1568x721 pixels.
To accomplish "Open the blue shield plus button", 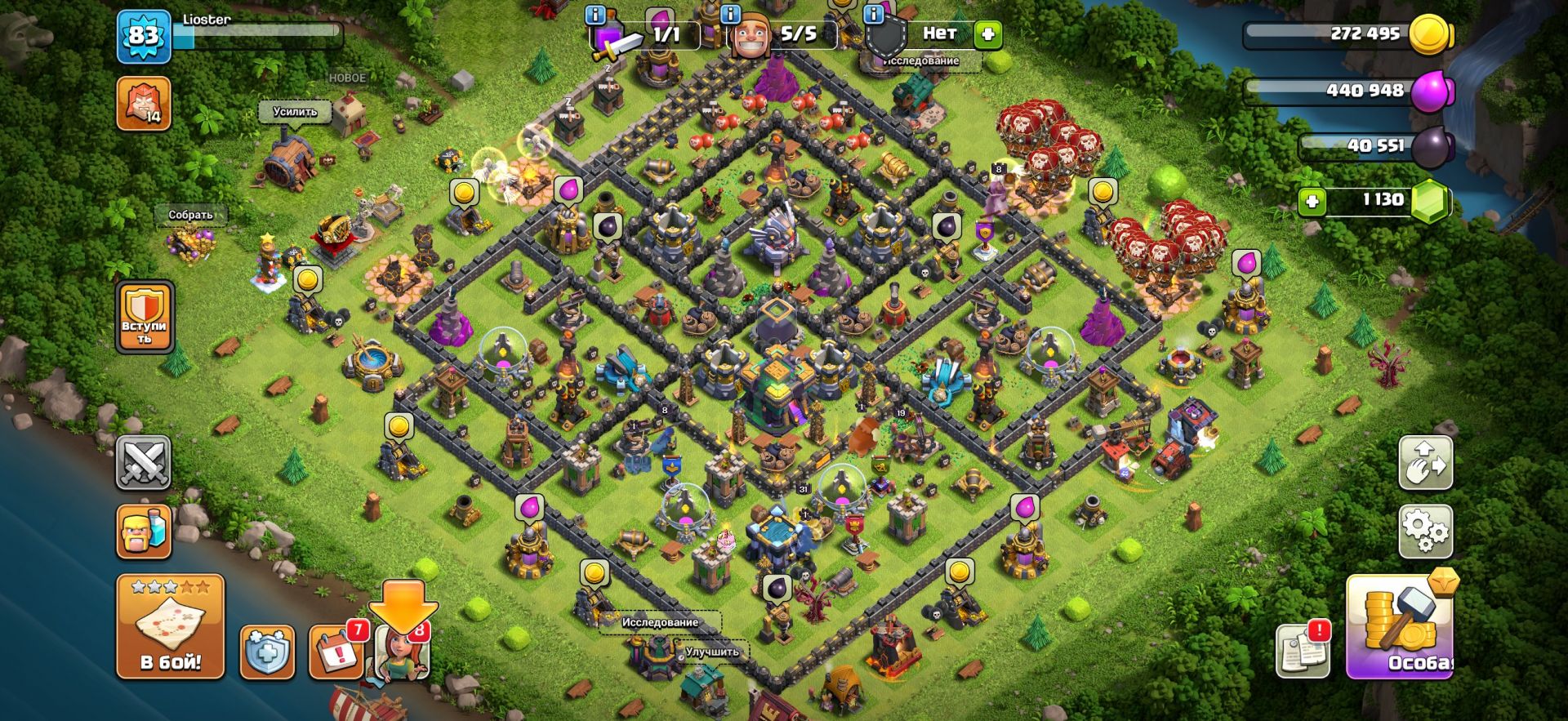I will [267, 653].
